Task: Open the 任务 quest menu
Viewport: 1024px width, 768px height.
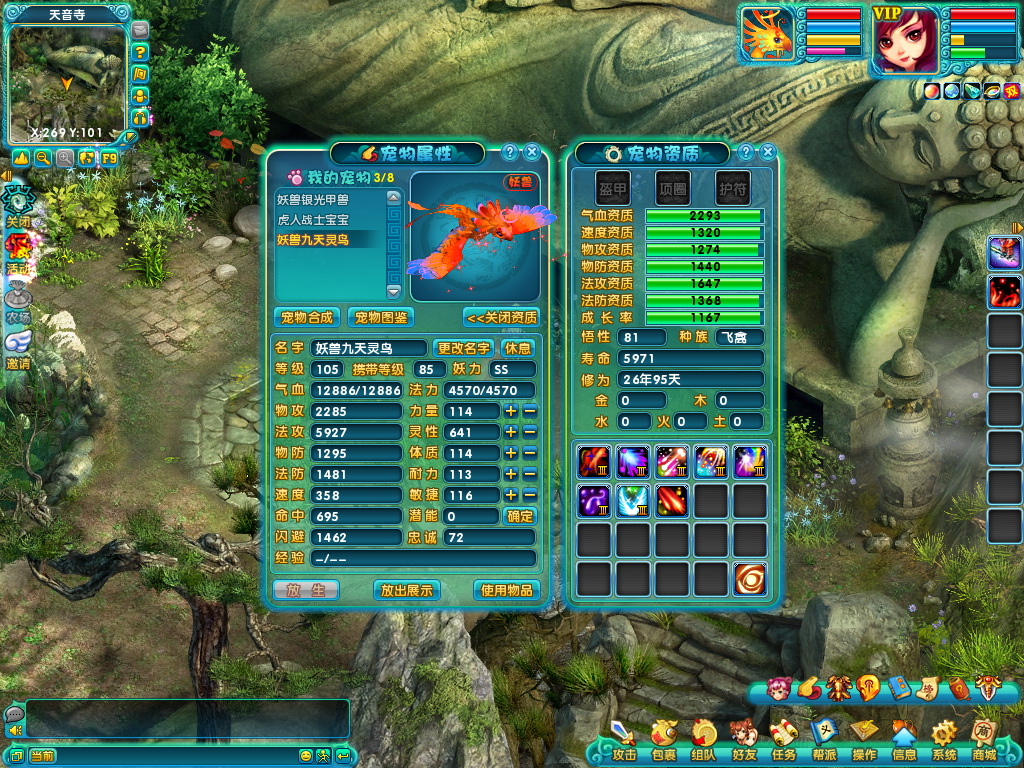Action: click(783, 740)
